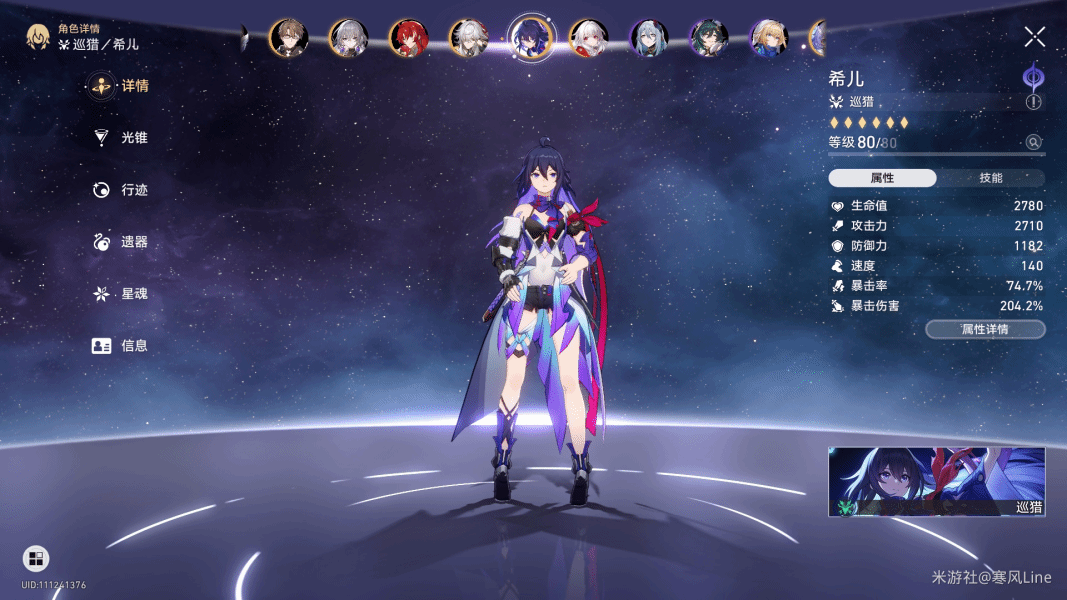The image size is (1067, 600).
Task: Select the white-haired red-eyed character portrait
Action: coord(588,38)
